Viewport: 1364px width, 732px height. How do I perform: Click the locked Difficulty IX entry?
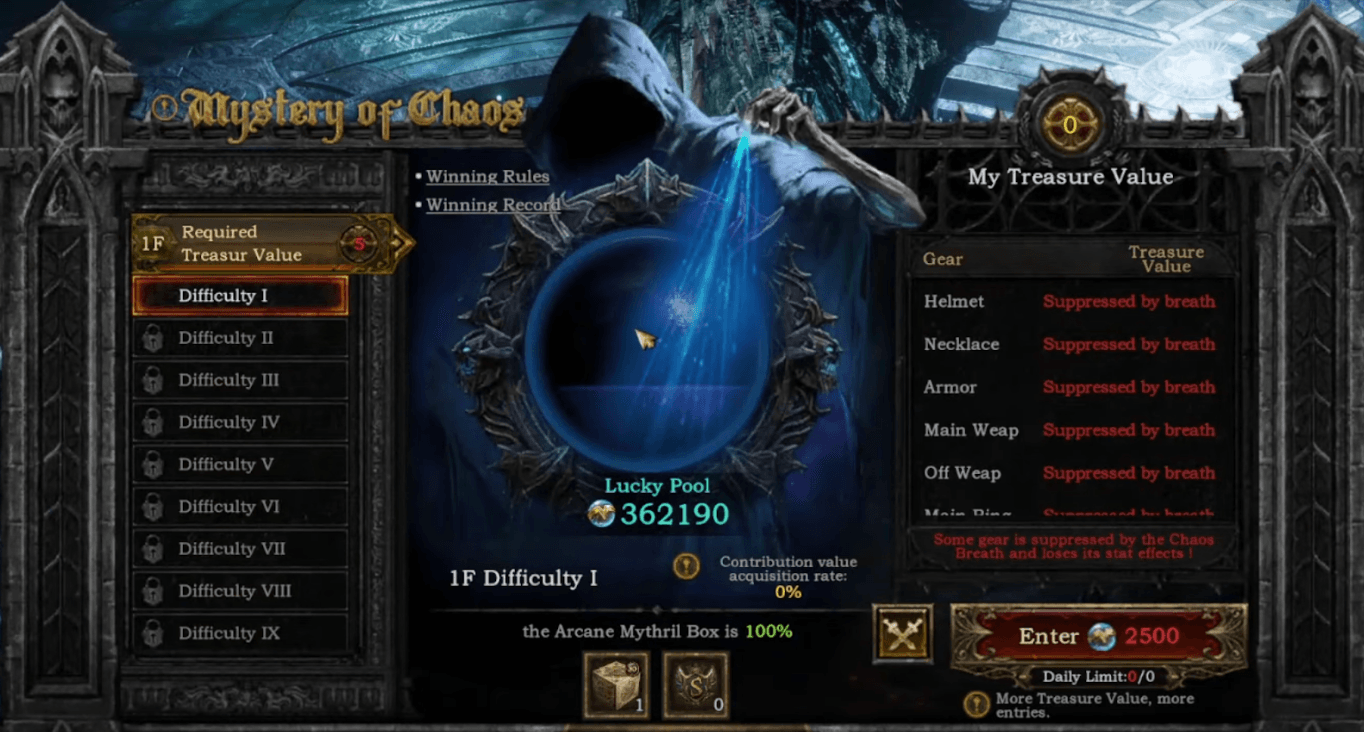[240, 632]
